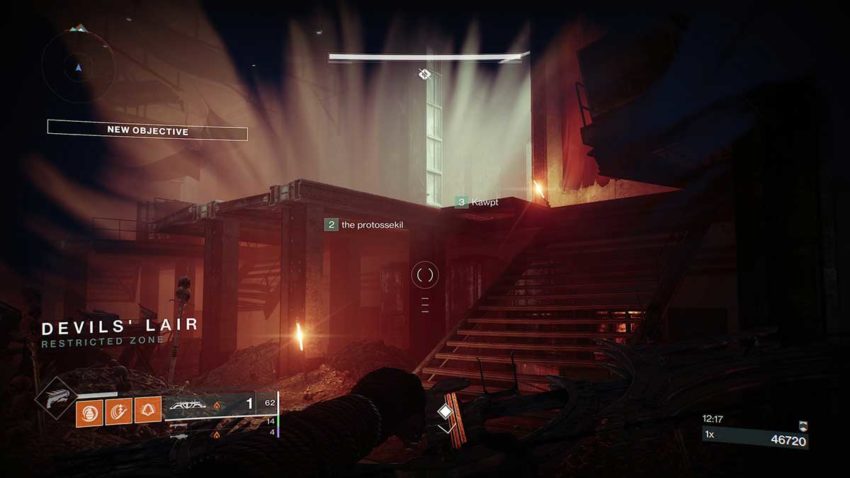Activate the class ability icon
The width and height of the screenshot is (850, 478).
(148, 410)
